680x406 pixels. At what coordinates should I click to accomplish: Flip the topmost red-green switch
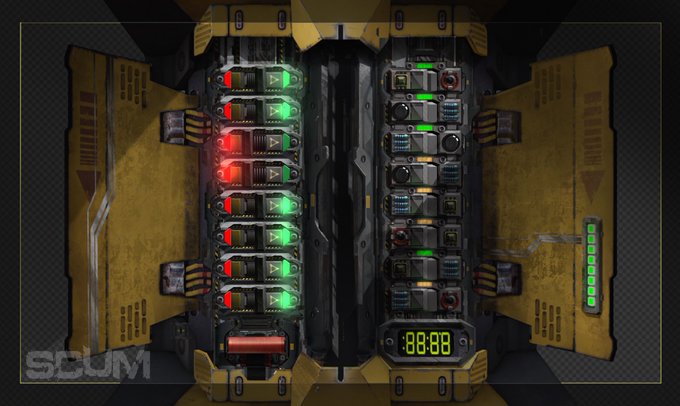tap(246, 80)
